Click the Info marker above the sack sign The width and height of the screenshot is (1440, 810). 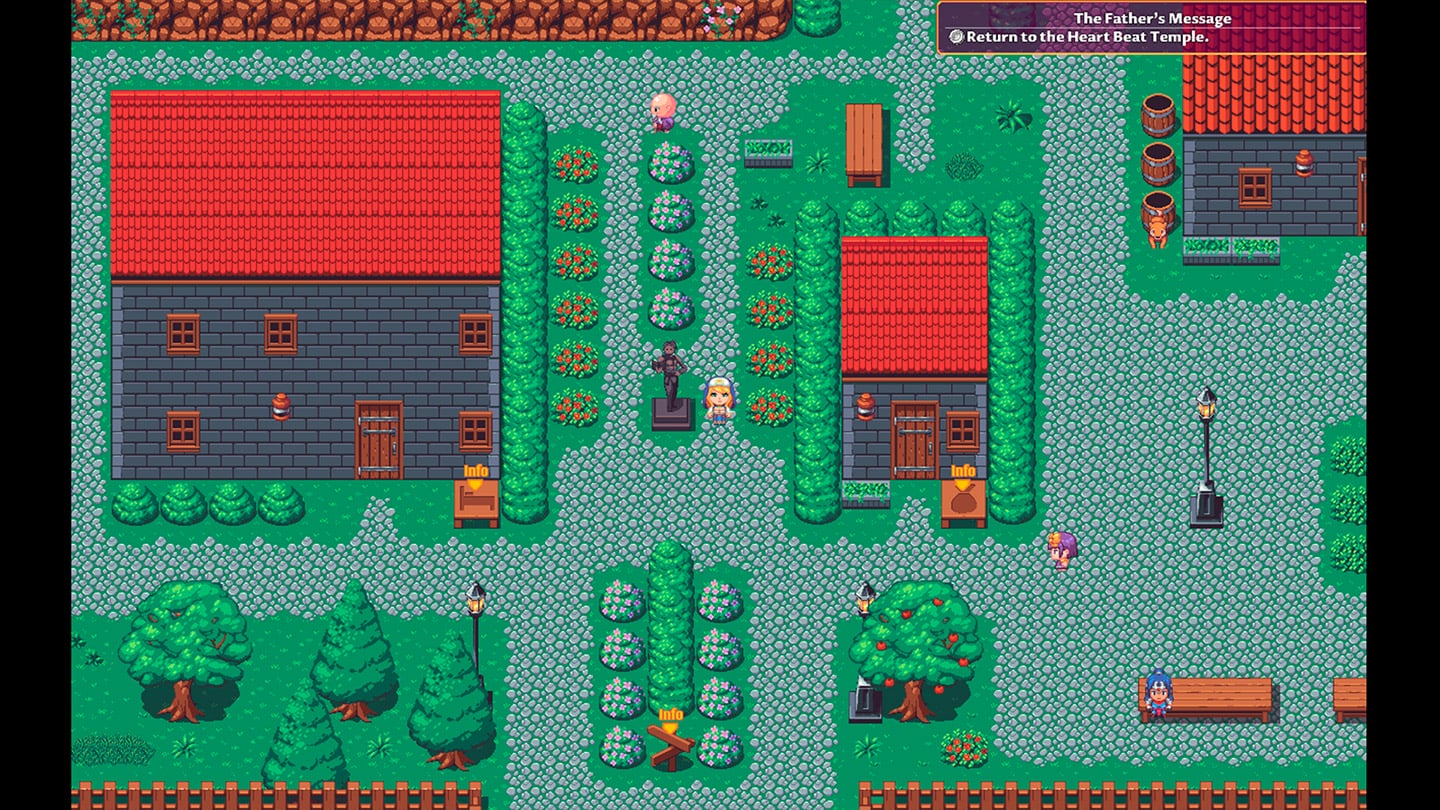point(963,472)
